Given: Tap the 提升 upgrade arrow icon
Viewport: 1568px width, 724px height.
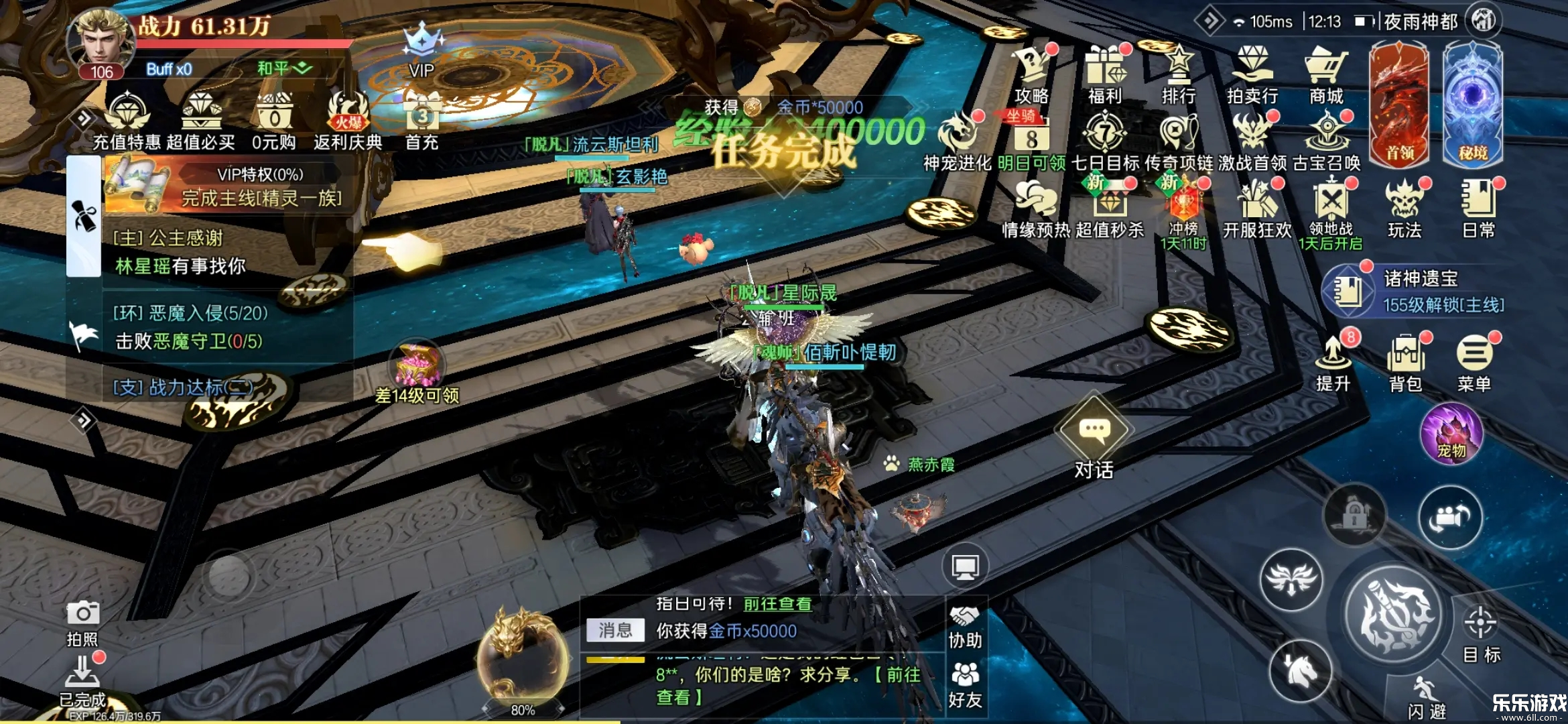Looking at the screenshot, I should click(1333, 363).
